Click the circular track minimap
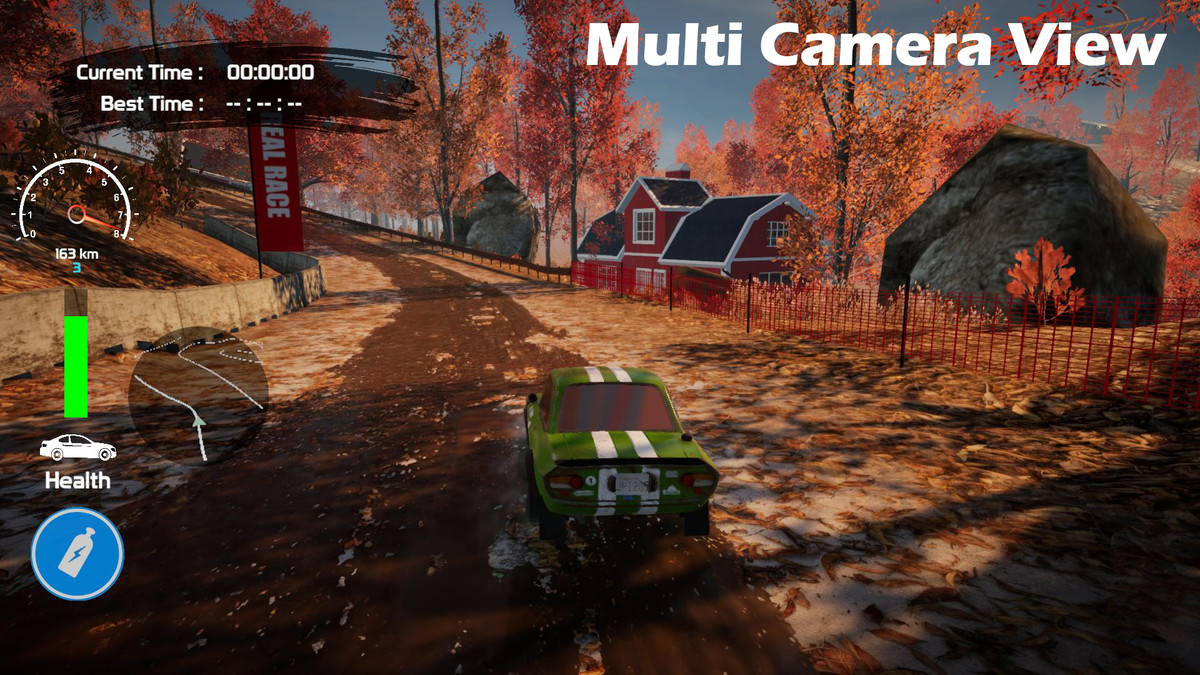The width and height of the screenshot is (1200, 675). point(198,394)
